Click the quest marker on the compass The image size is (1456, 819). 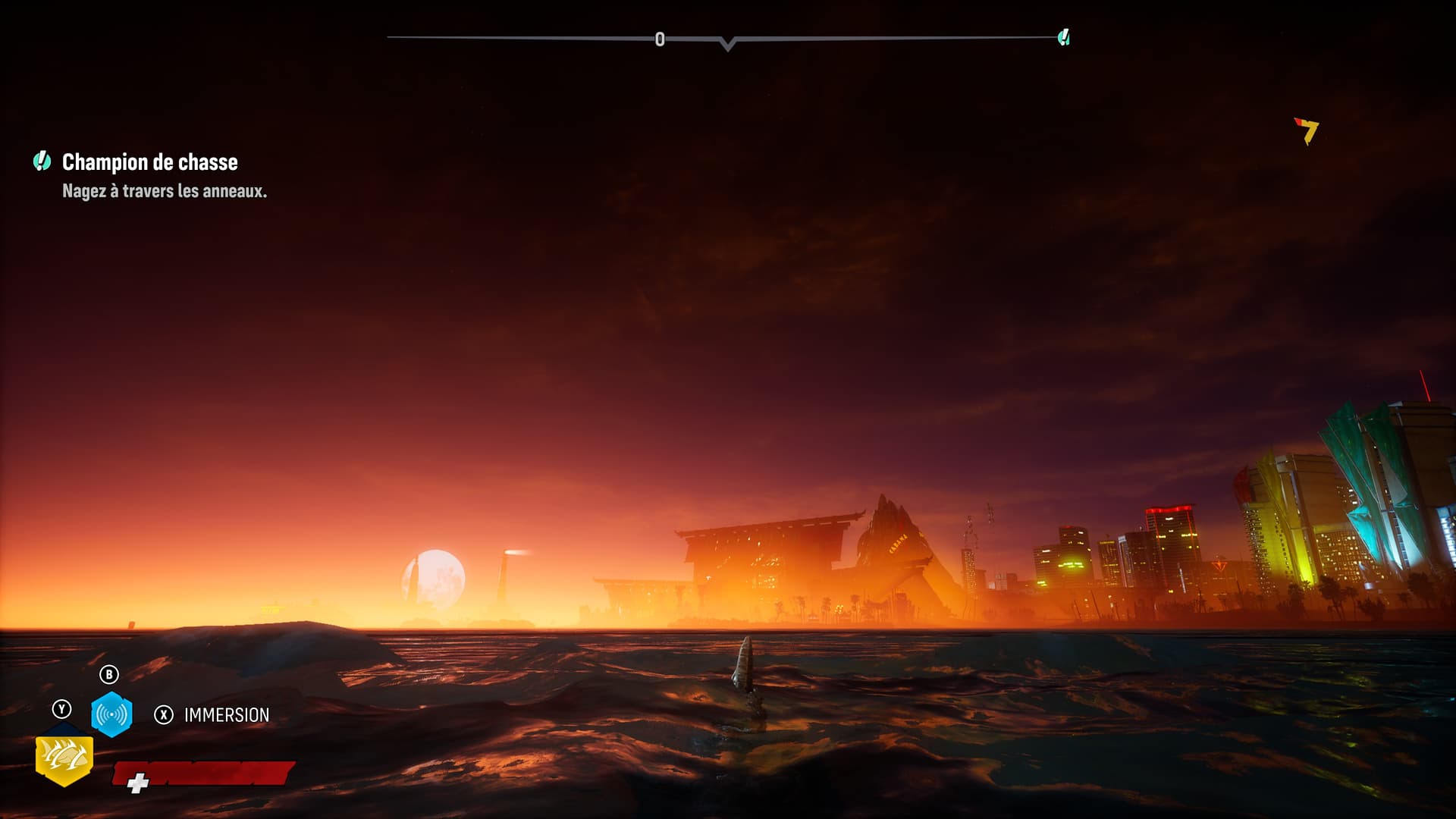(x=1064, y=37)
